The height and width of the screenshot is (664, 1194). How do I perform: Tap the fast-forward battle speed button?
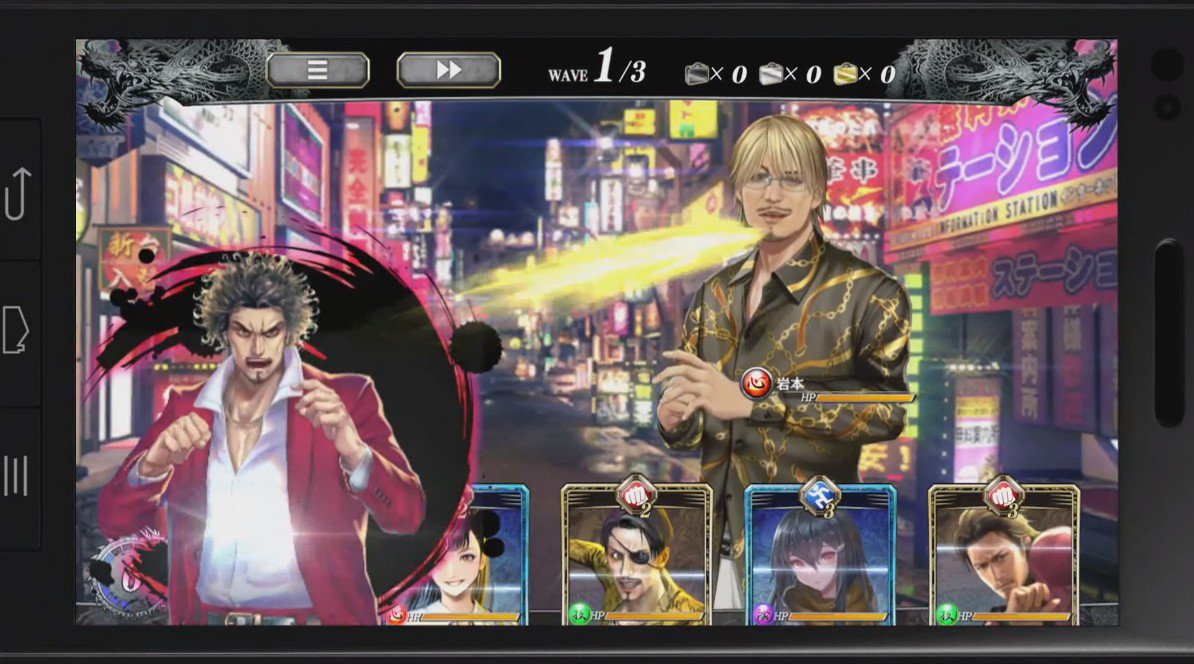[449, 70]
